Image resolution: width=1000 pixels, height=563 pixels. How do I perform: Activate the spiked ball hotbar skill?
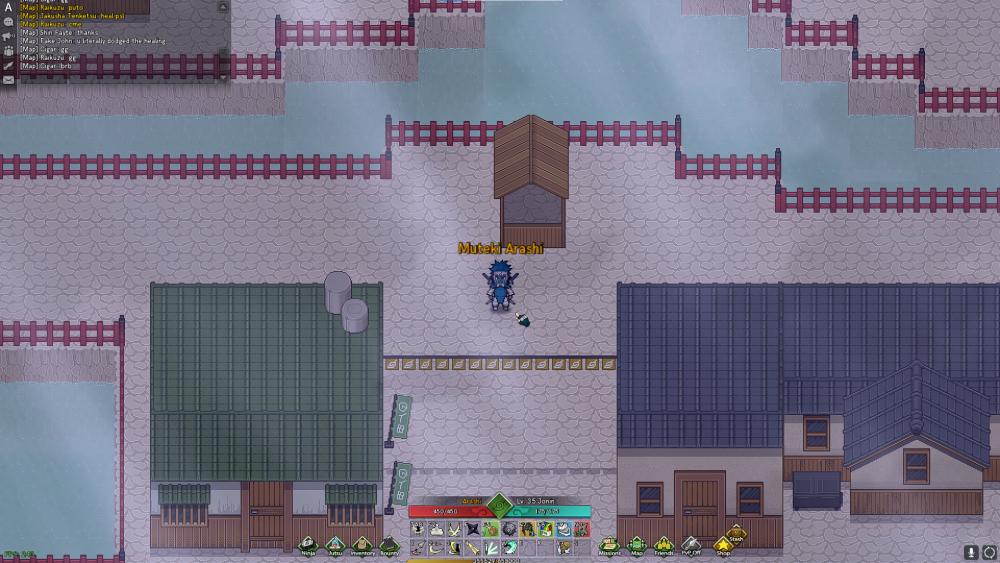[509, 529]
